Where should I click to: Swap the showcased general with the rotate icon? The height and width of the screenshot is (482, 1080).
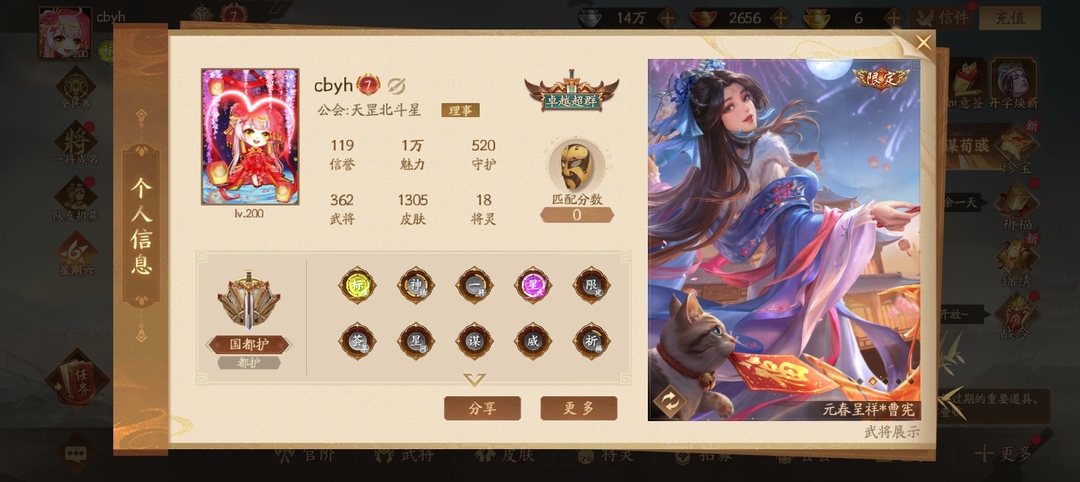tap(668, 402)
